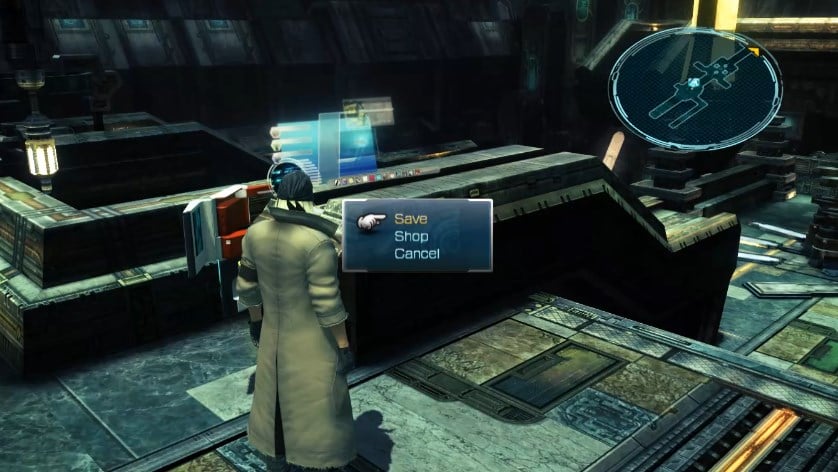Choose Cancel to close the menu

pyautogui.click(x=416, y=254)
